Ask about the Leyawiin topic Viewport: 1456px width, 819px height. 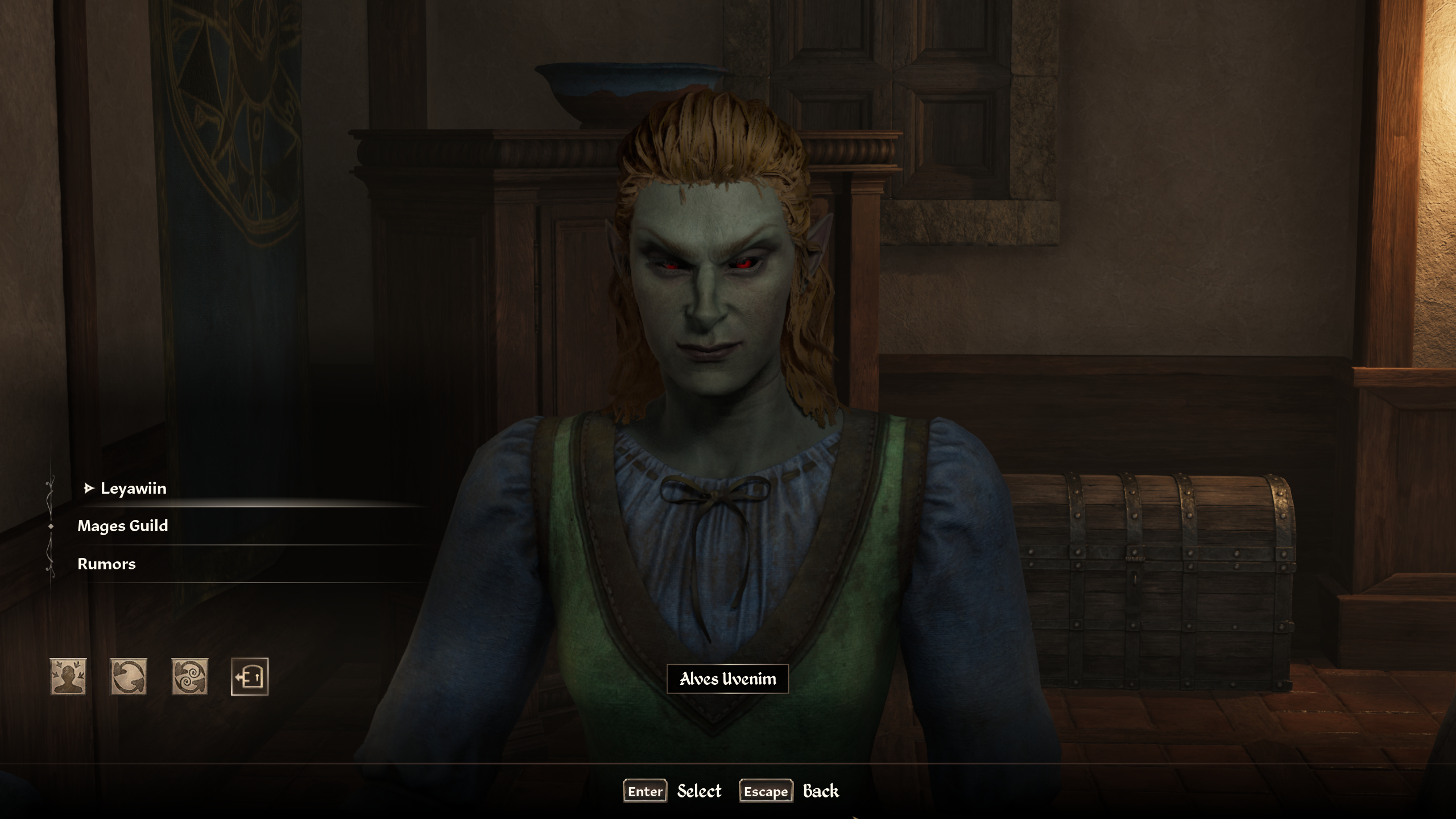133,489
